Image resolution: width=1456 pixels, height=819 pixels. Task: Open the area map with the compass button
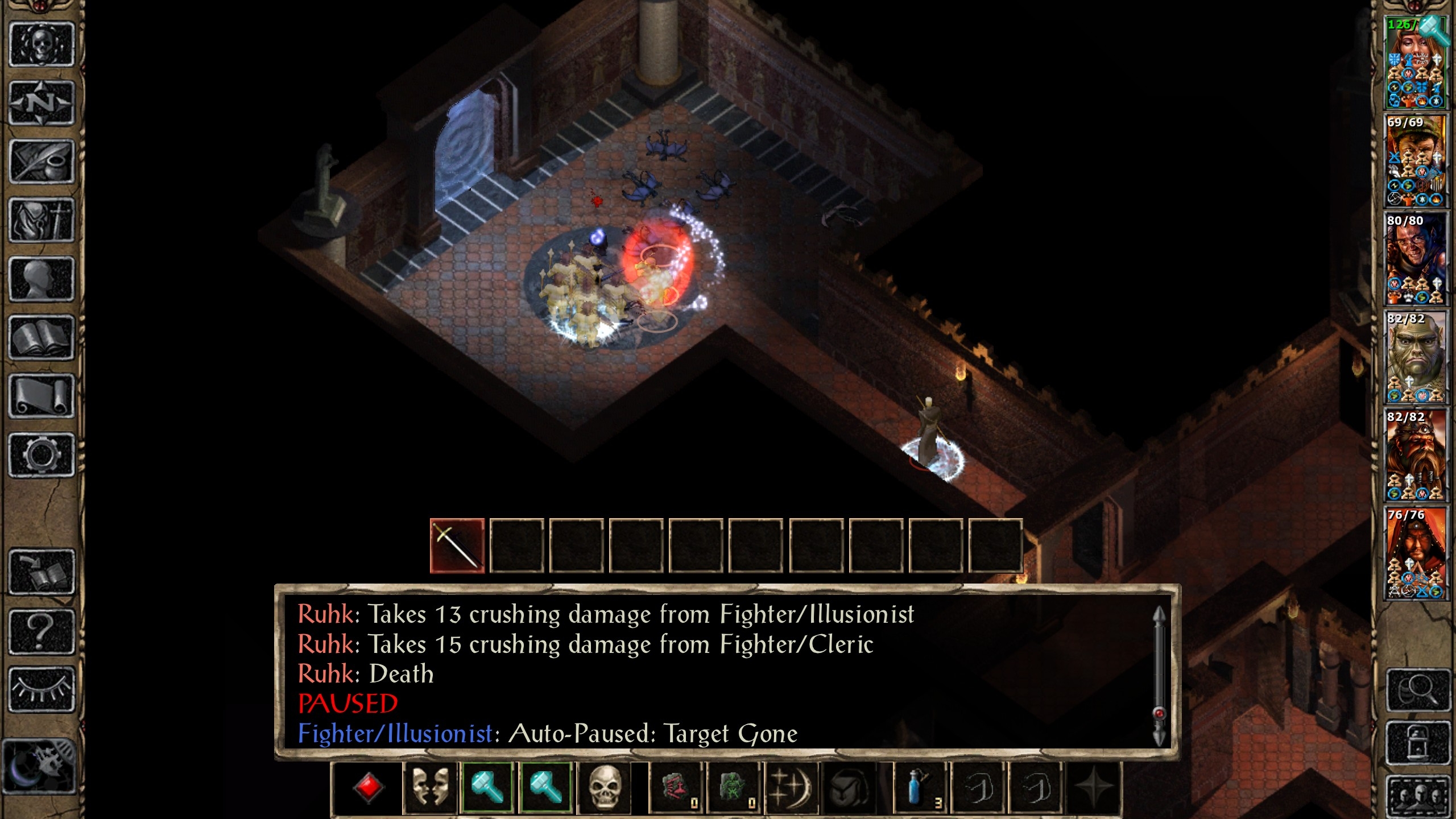pyautogui.click(x=42, y=103)
